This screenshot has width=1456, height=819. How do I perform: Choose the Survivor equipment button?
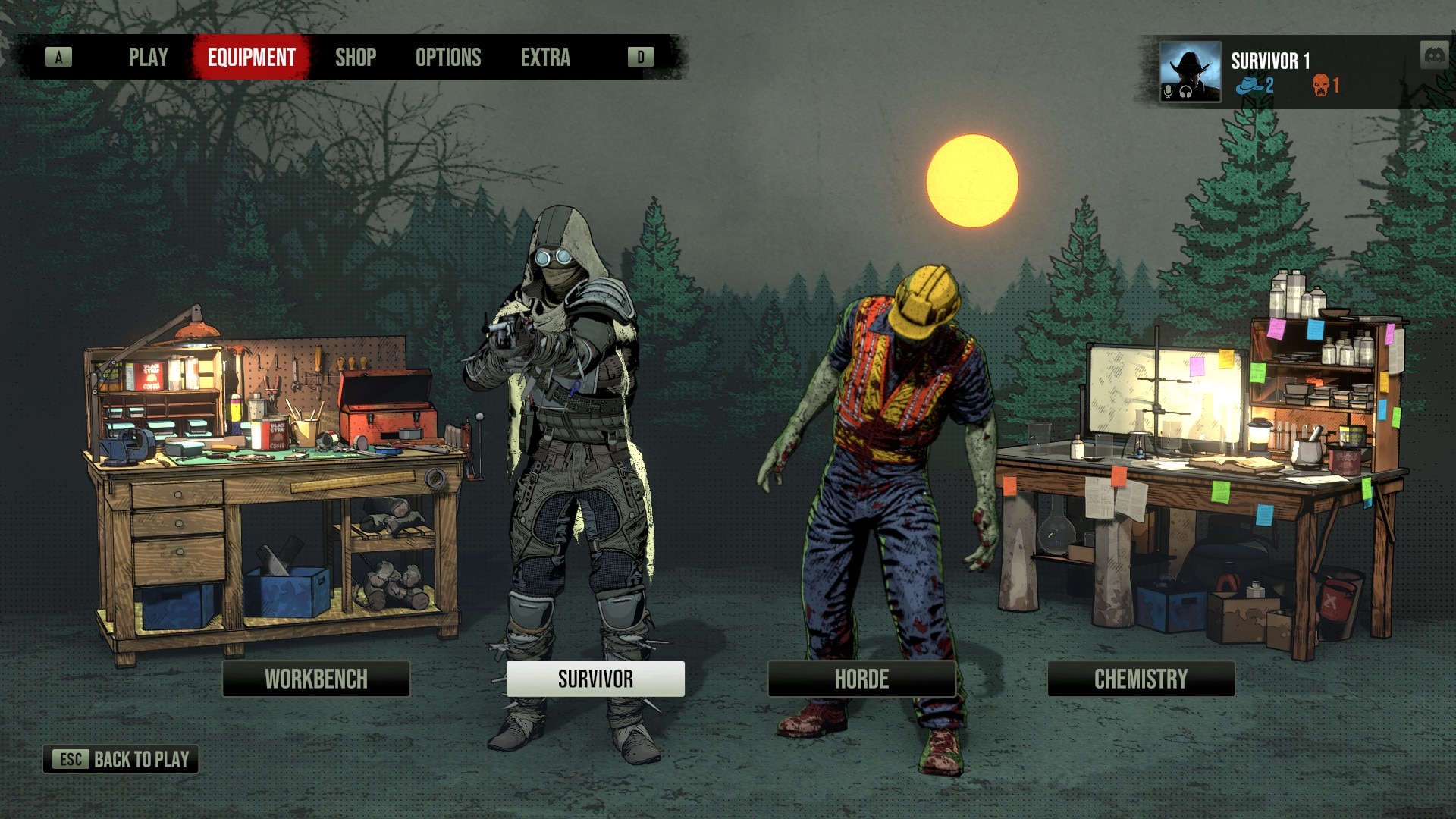[x=595, y=679]
